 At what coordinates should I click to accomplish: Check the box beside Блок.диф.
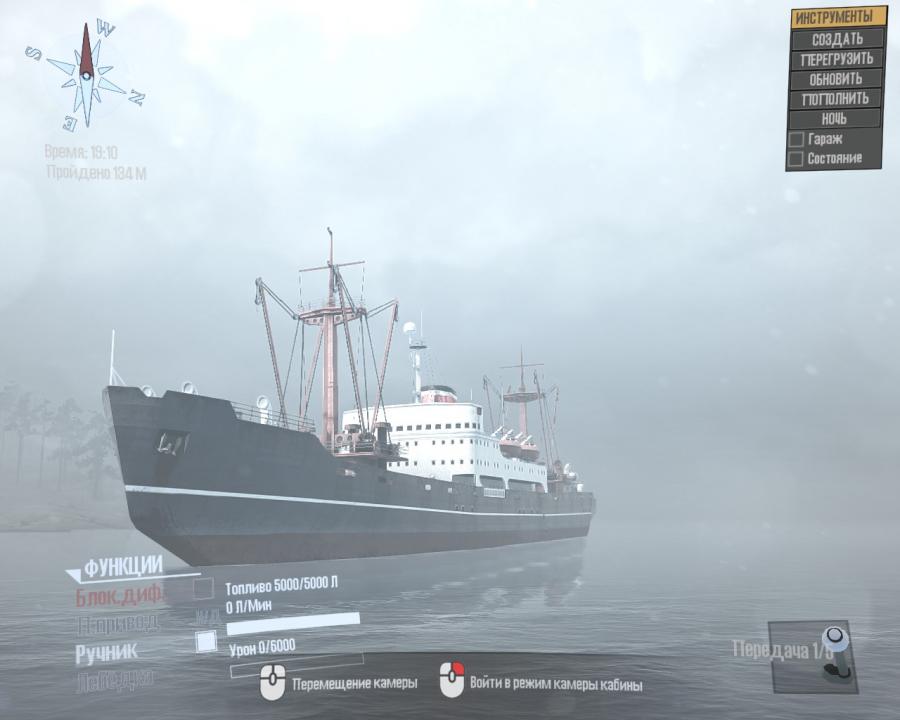pos(204,589)
